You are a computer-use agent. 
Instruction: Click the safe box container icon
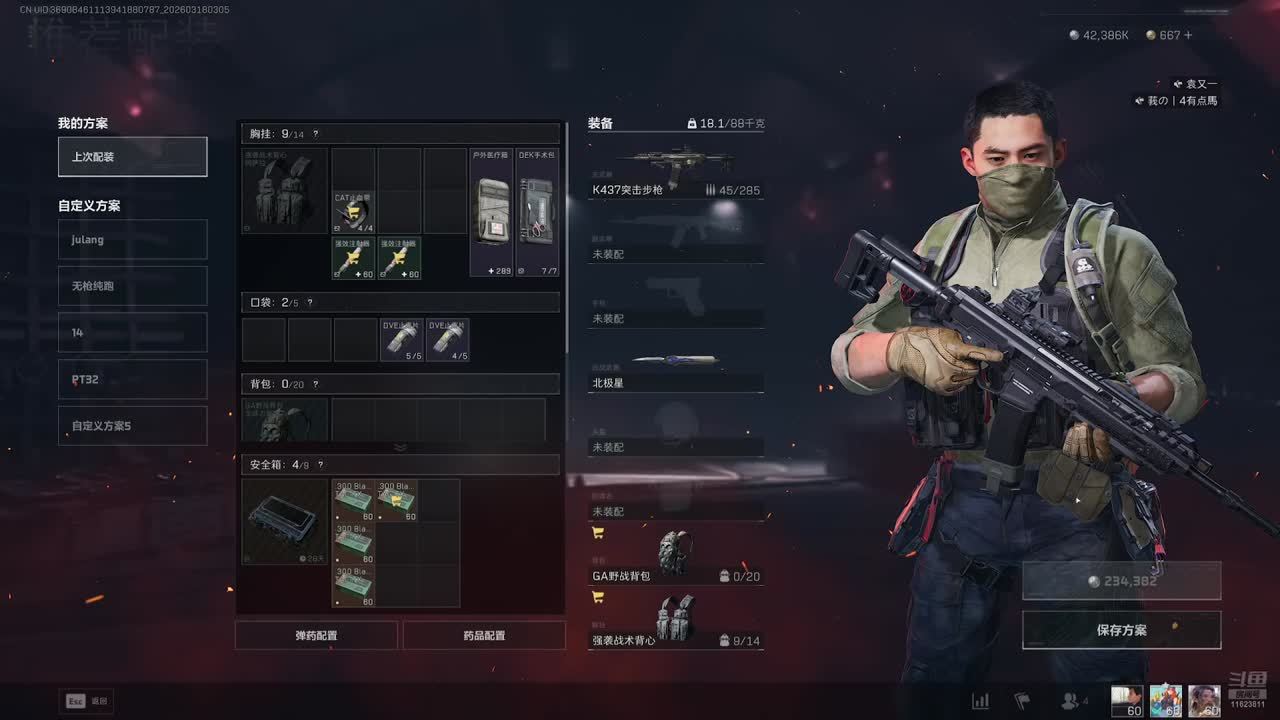coord(284,521)
